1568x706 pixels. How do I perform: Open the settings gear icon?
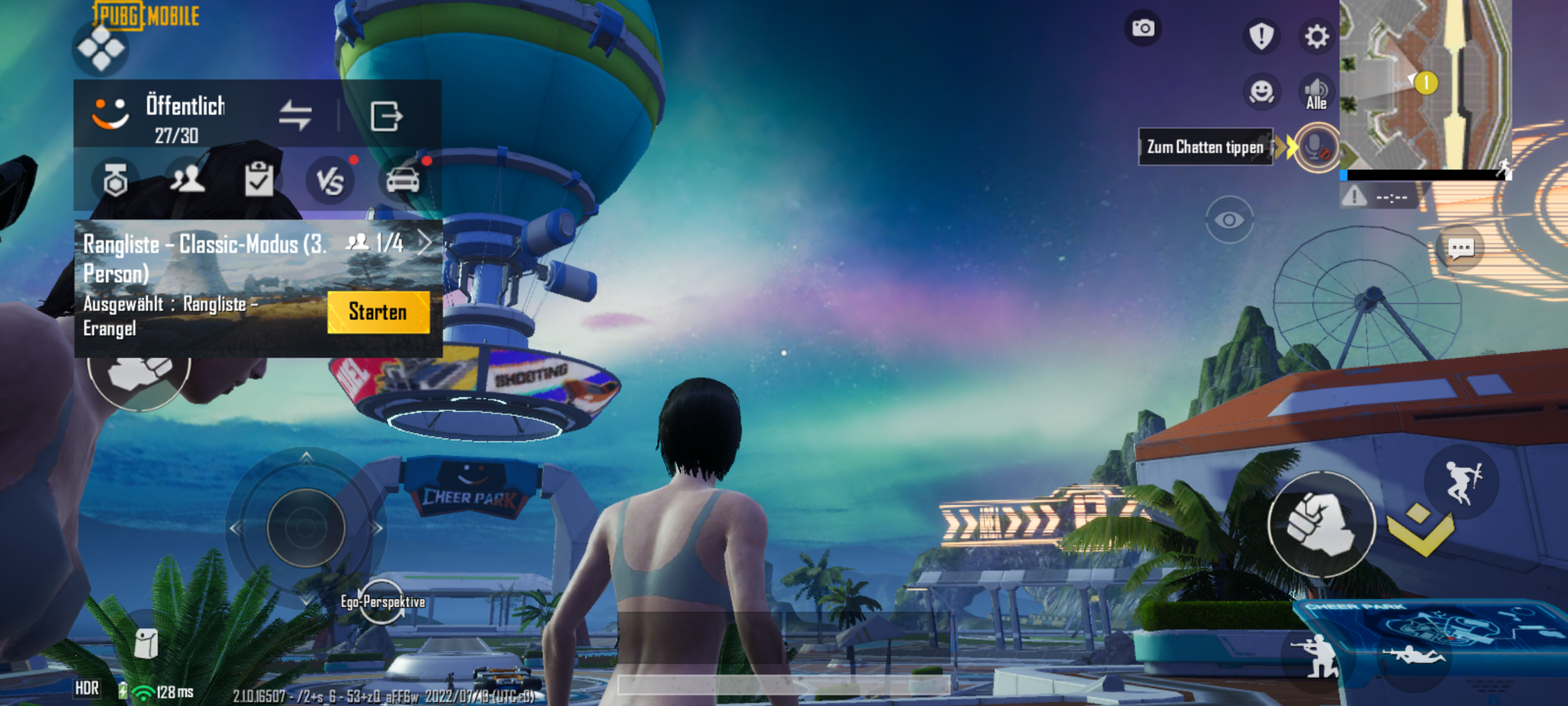[x=1316, y=37]
